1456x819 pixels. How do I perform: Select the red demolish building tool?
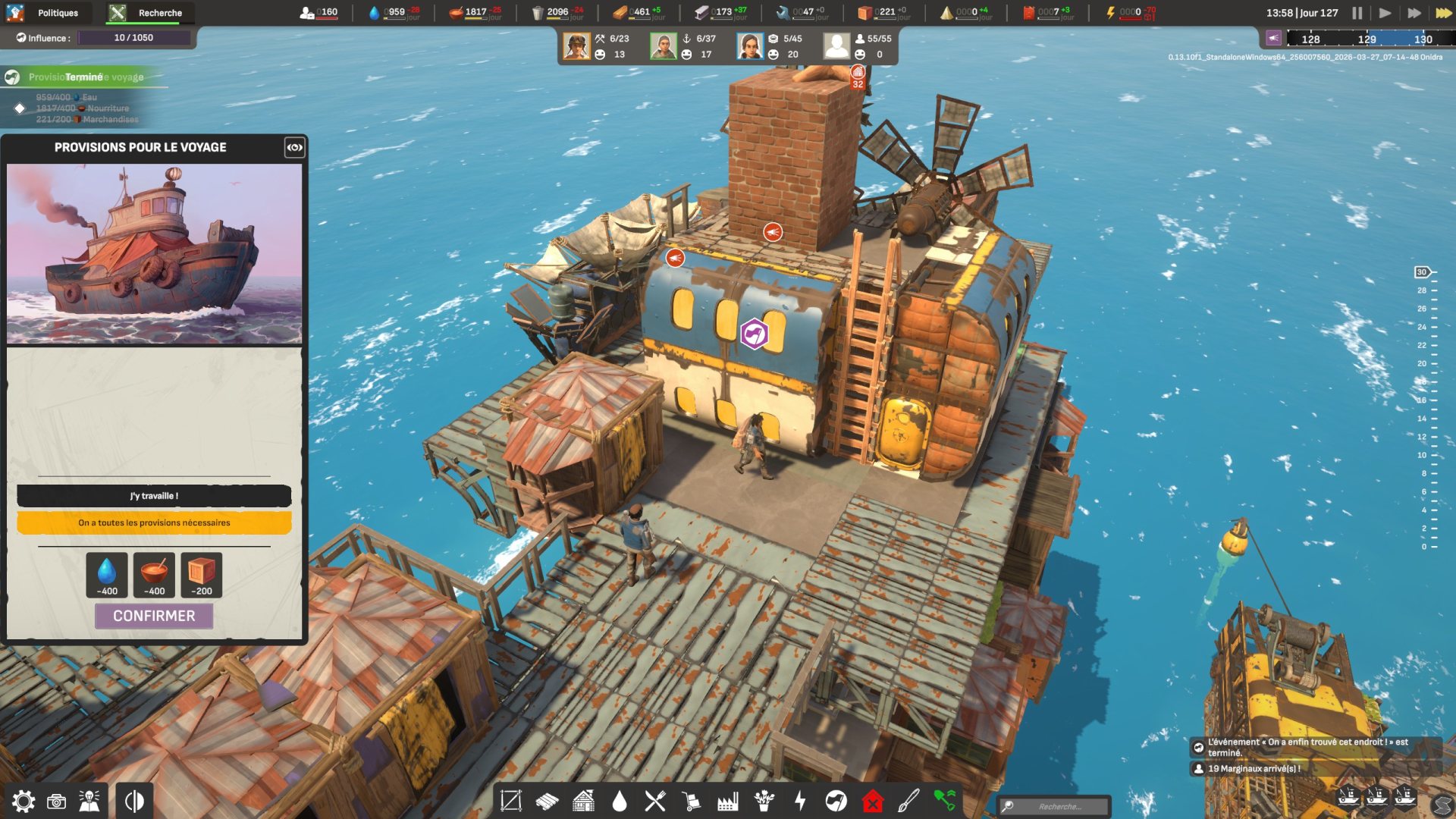click(x=873, y=801)
